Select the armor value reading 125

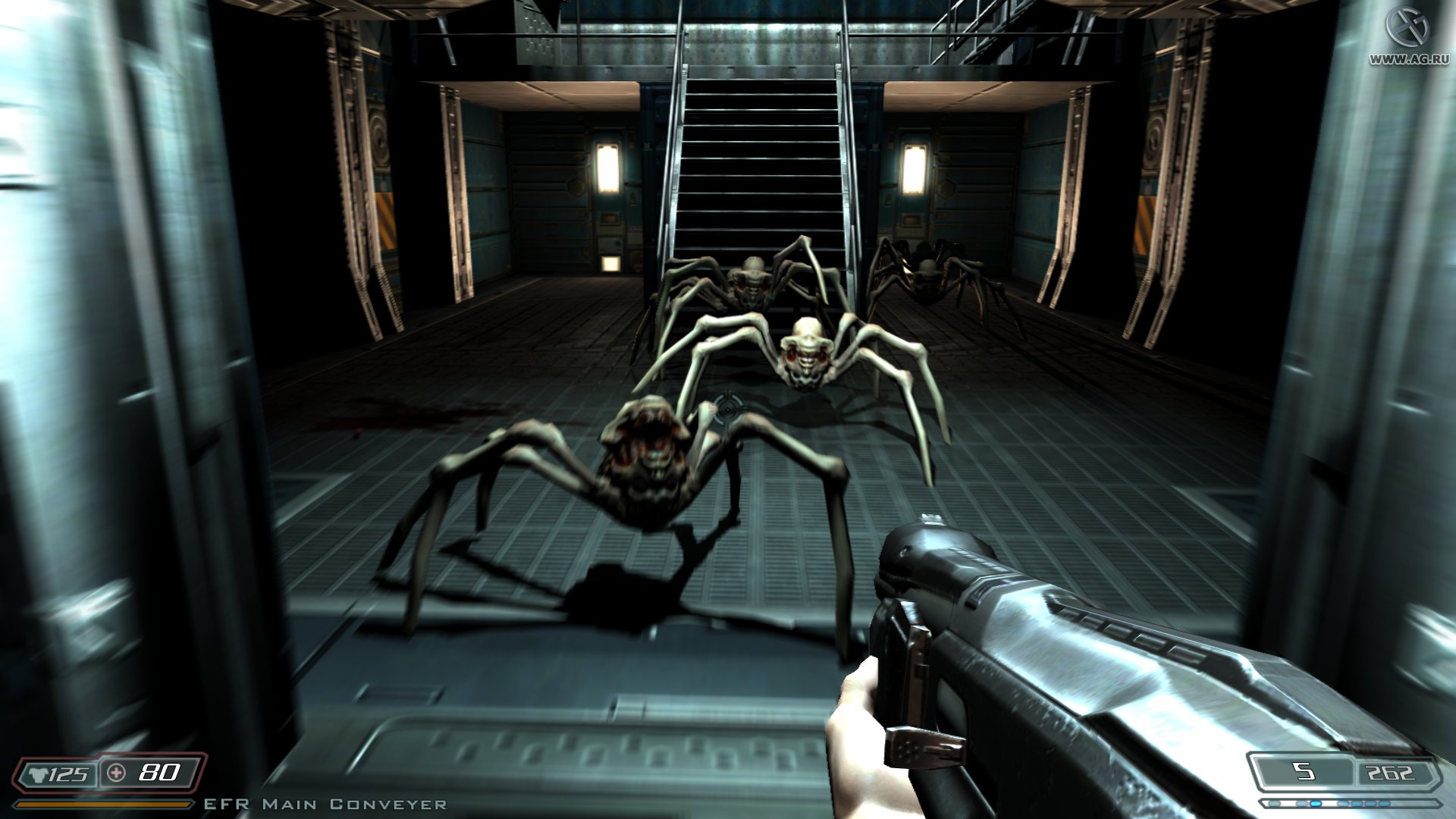coord(68,773)
